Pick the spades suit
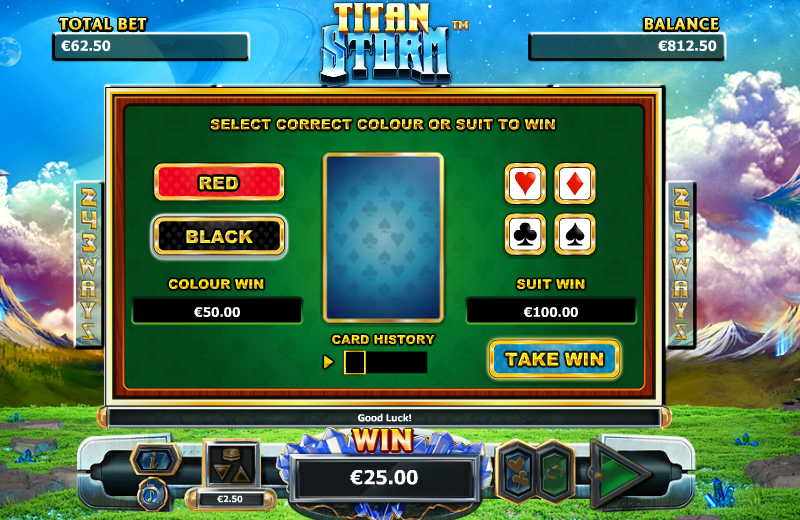 (x=575, y=234)
